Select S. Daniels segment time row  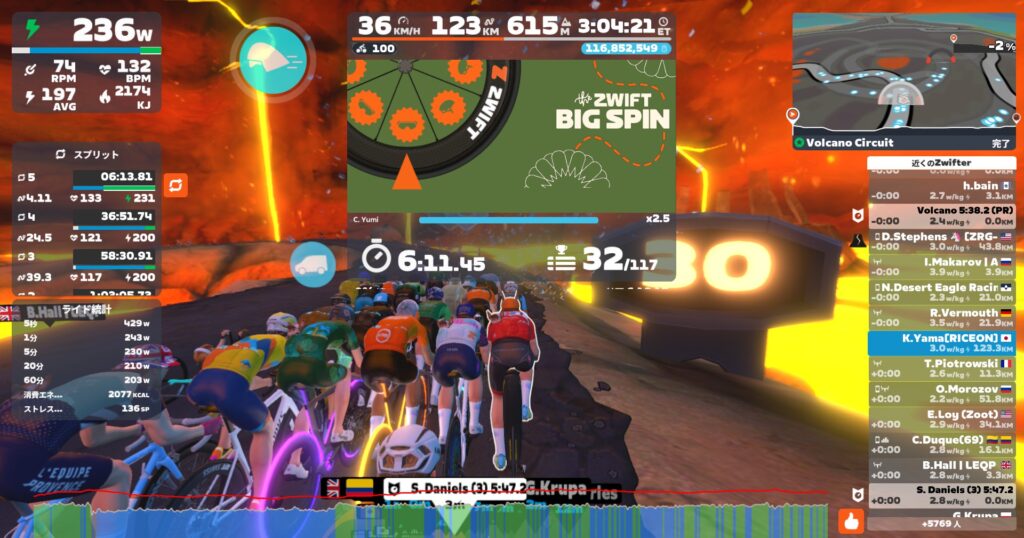[x=941, y=496]
